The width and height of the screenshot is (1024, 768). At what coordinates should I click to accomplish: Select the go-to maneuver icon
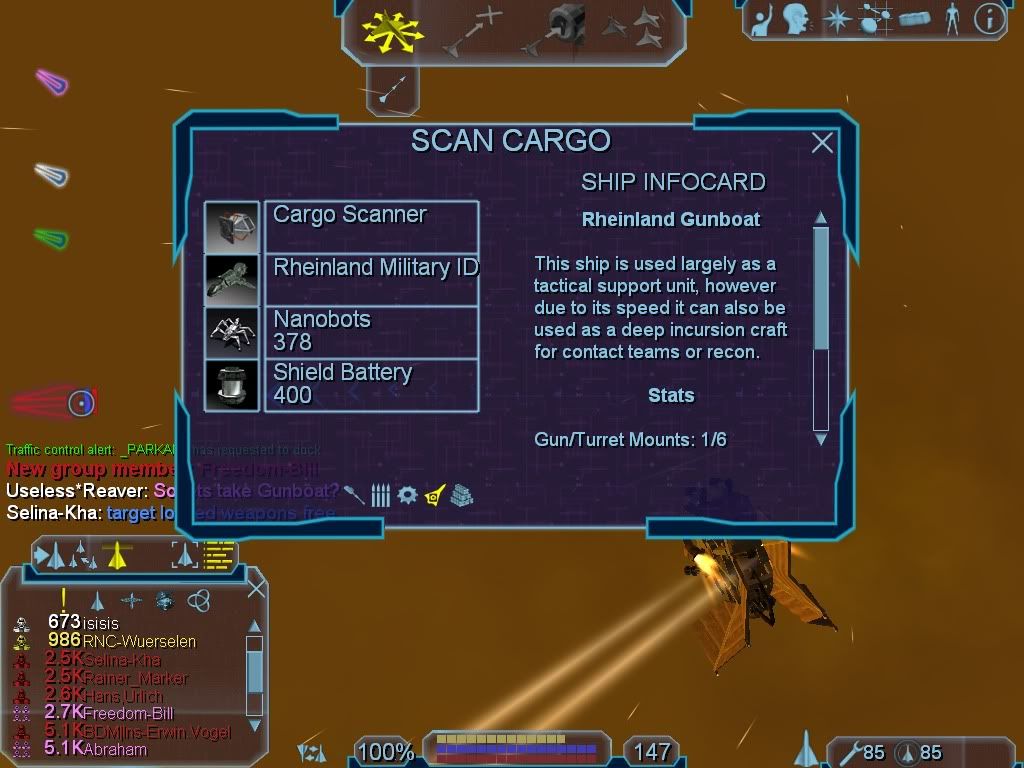473,30
